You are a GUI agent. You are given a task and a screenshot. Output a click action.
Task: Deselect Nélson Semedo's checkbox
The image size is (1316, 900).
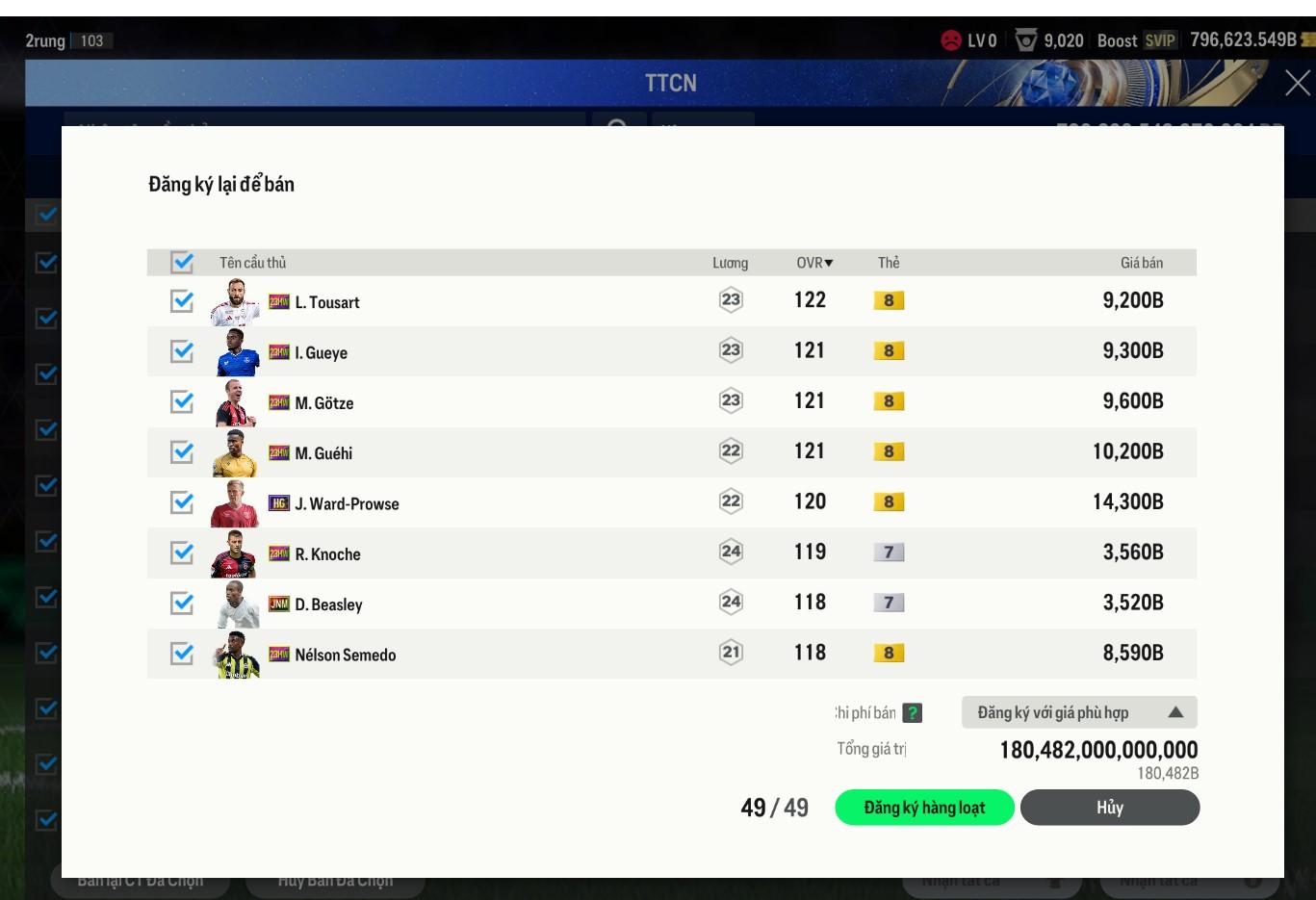182,654
